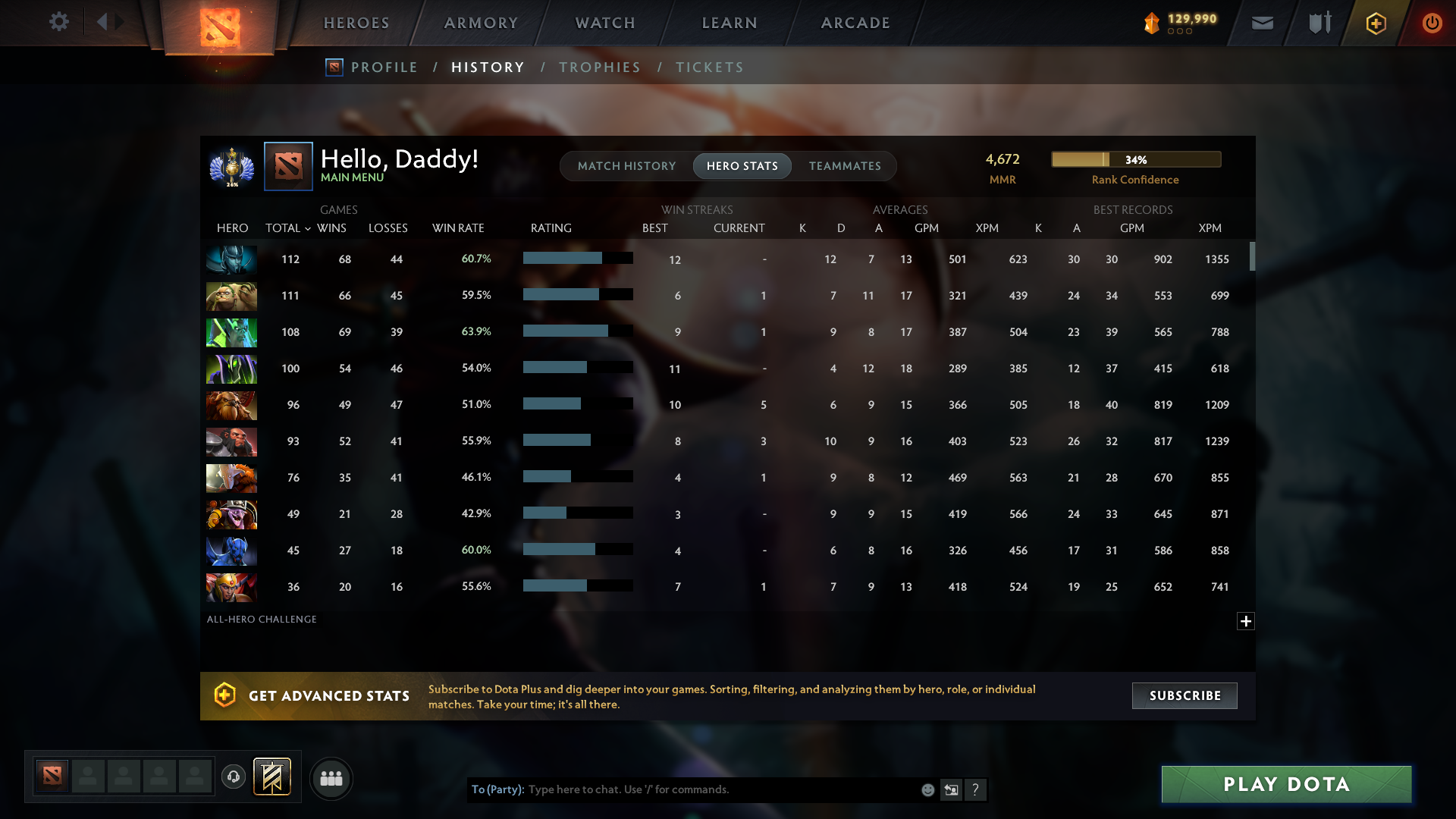1456x819 pixels.
Task: Open the voice chat headset icon
Action: point(234,778)
